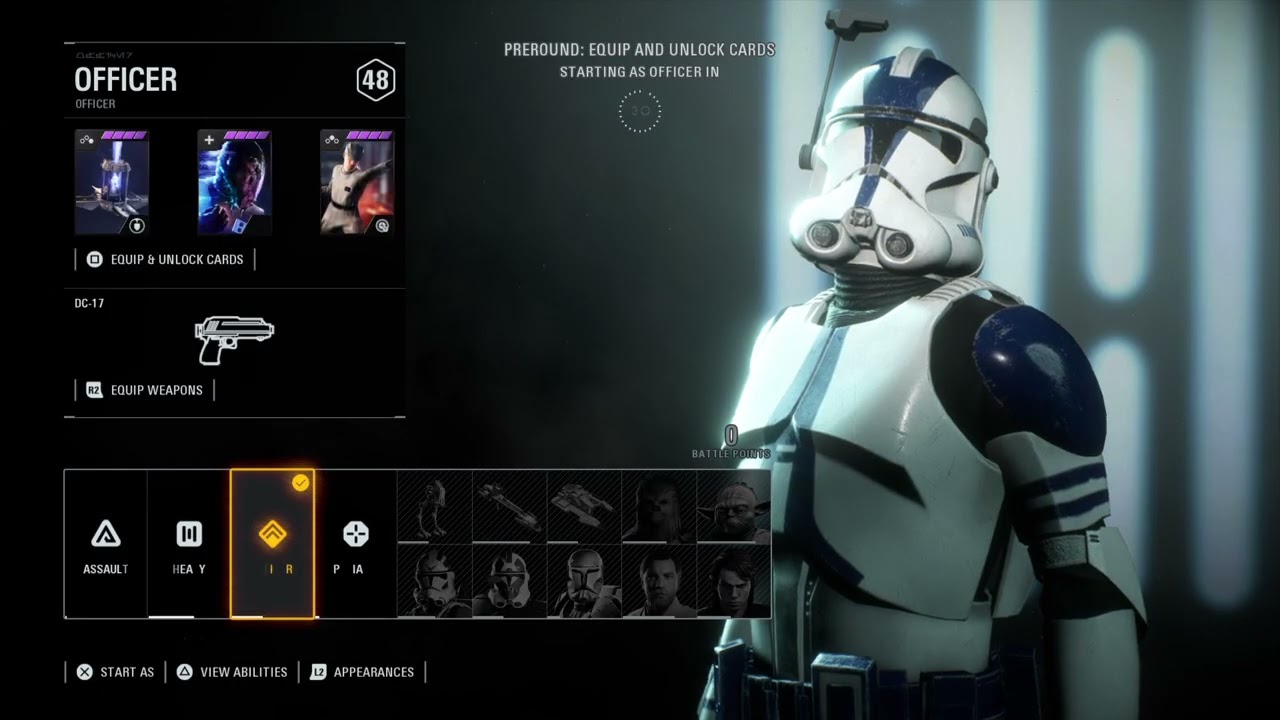Screen dimensions: 1280x720
Task: Switch to the Specialist class tile
Action: (x=355, y=543)
